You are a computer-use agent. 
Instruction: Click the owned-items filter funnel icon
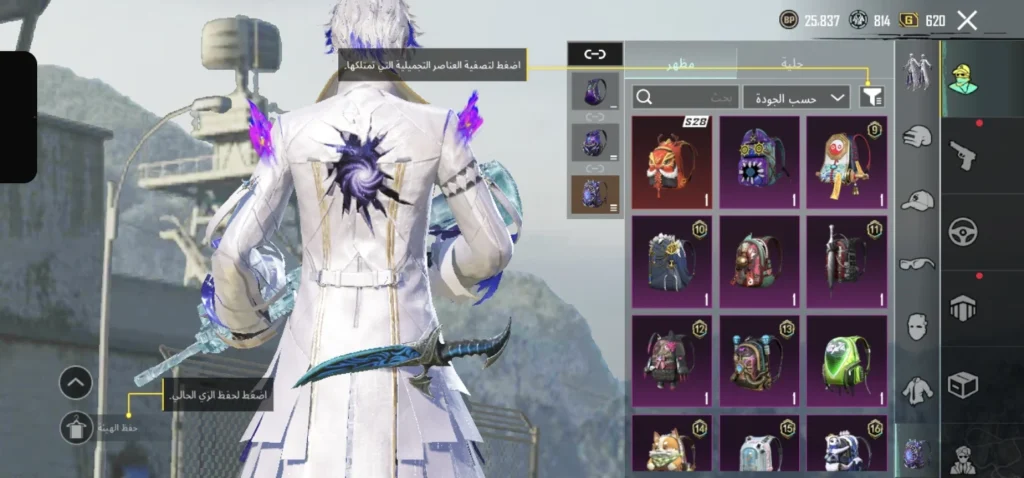872,97
